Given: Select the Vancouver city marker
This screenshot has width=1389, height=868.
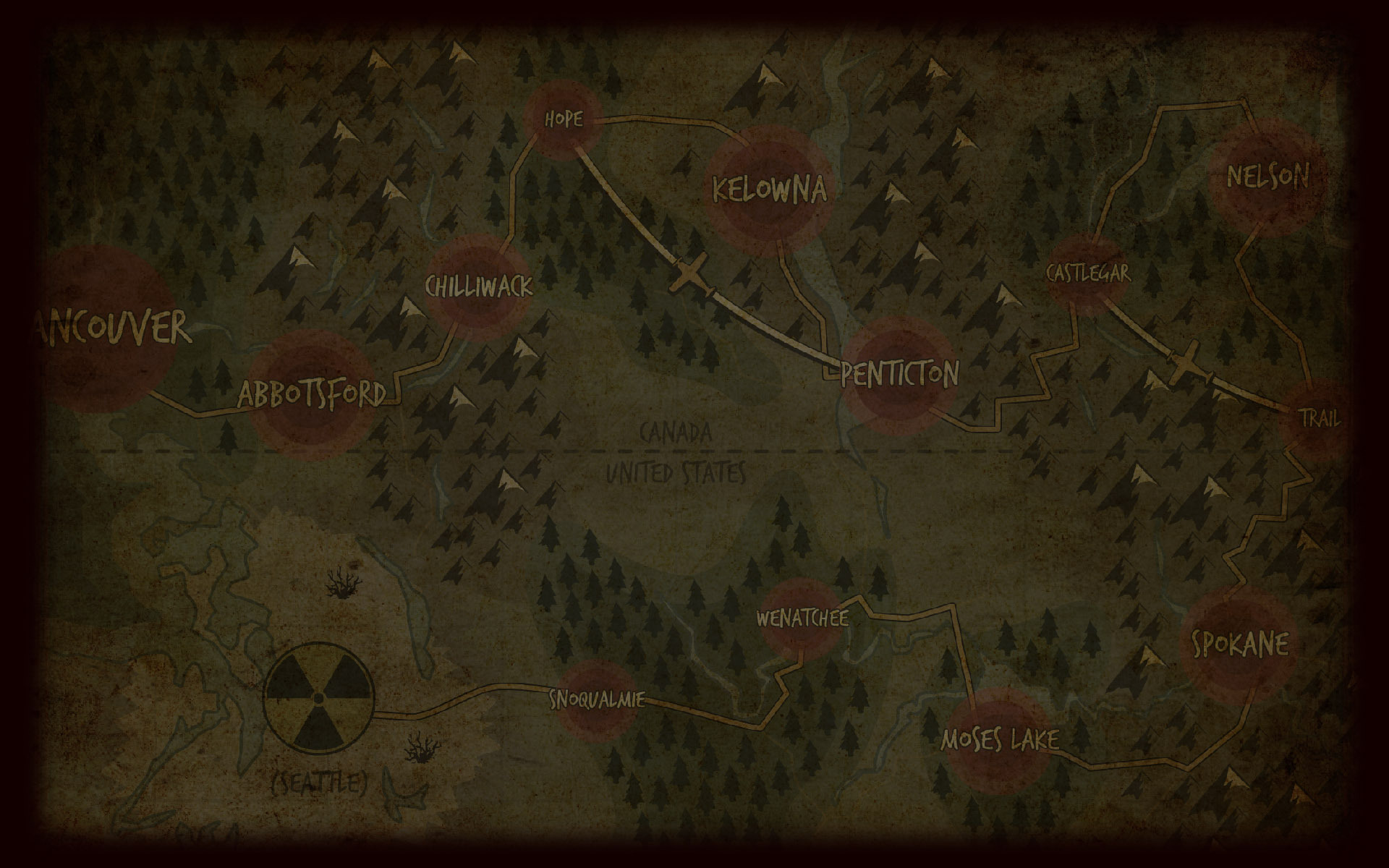Looking at the screenshot, I should pyautogui.click(x=109, y=328).
